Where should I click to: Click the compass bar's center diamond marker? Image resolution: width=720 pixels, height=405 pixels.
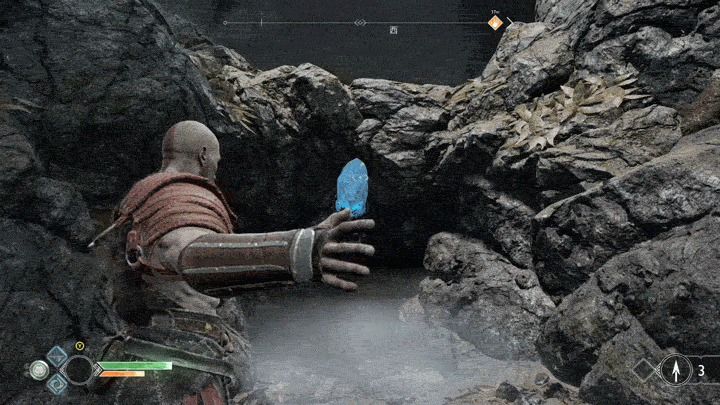click(x=360, y=22)
